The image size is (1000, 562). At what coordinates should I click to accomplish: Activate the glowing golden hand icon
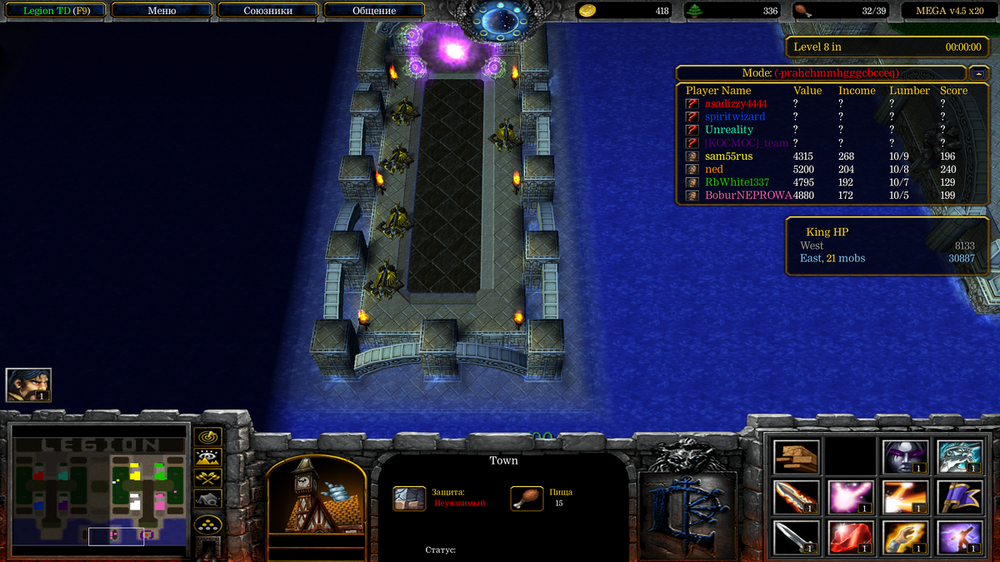pyautogui.click(x=905, y=536)
